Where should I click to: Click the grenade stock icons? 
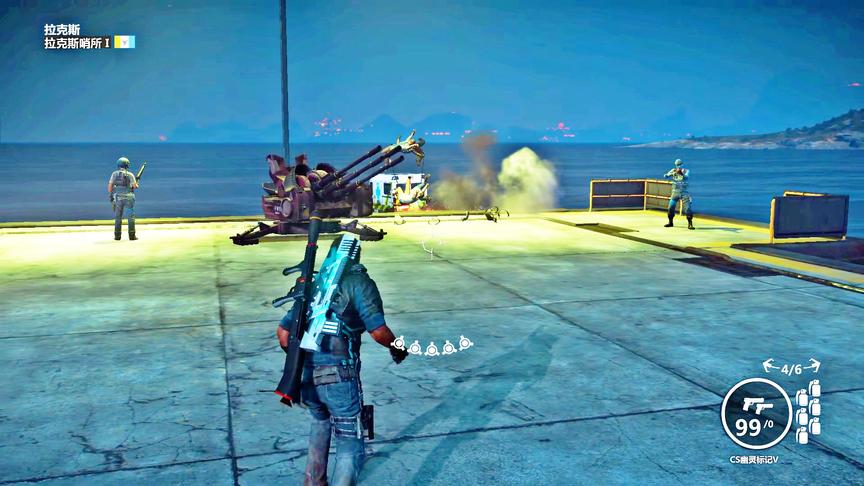point(807,411)
